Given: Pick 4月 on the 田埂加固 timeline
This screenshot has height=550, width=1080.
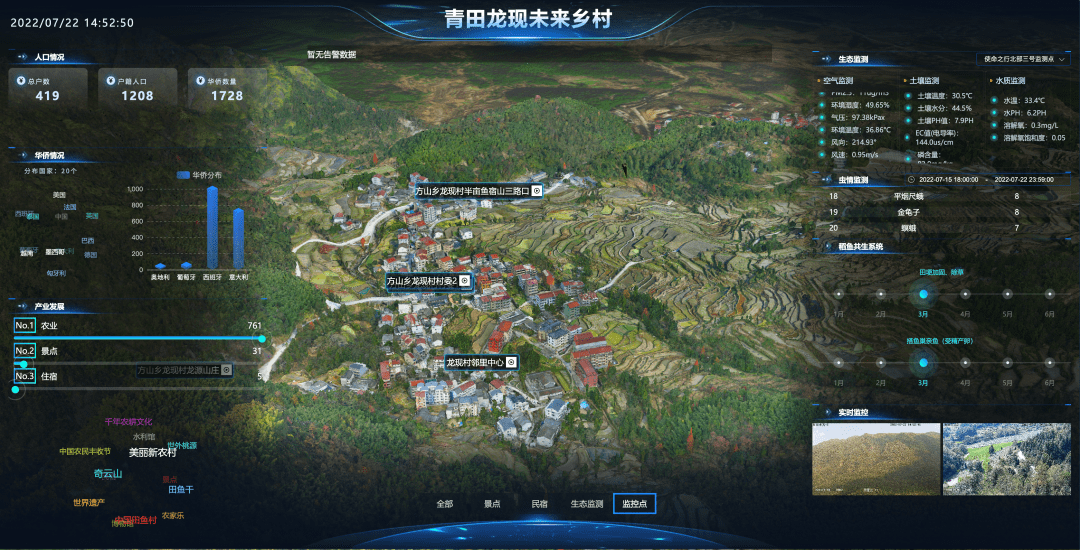Looking at the screenshot, I should tap(965, 294).
